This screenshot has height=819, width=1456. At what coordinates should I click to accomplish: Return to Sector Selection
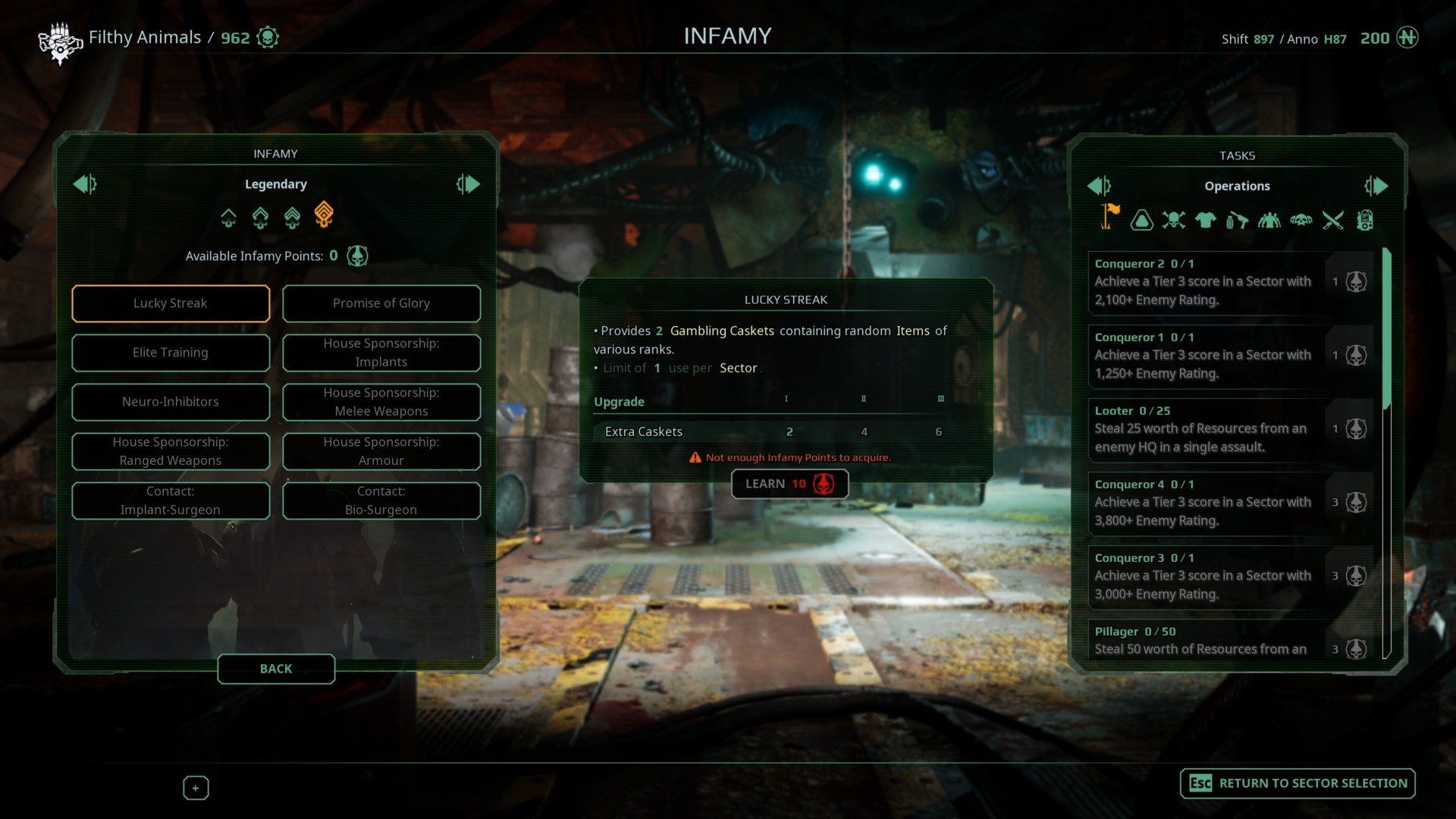tap(1298, 783)
